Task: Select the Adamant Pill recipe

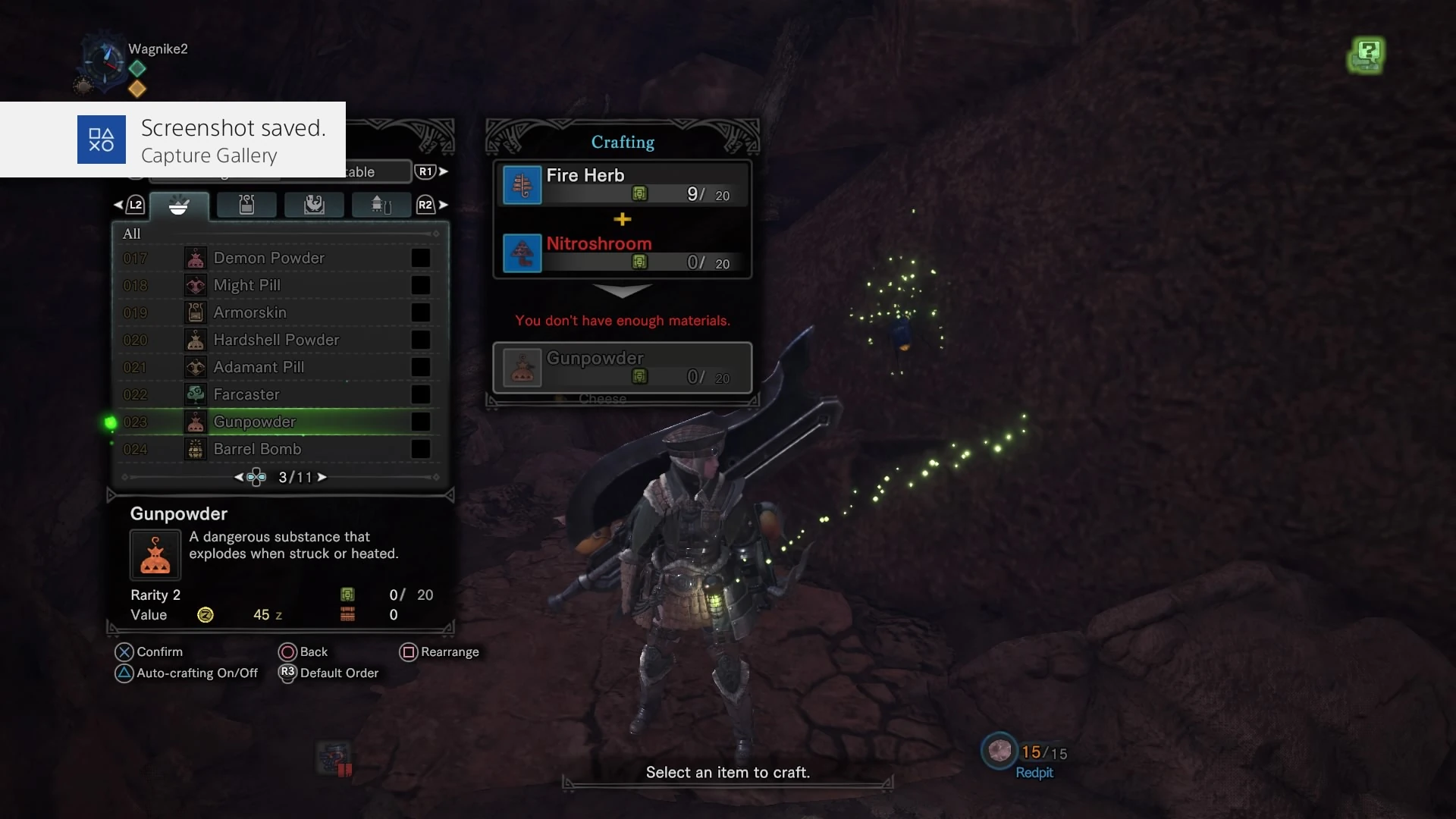Action: (259, 367)
